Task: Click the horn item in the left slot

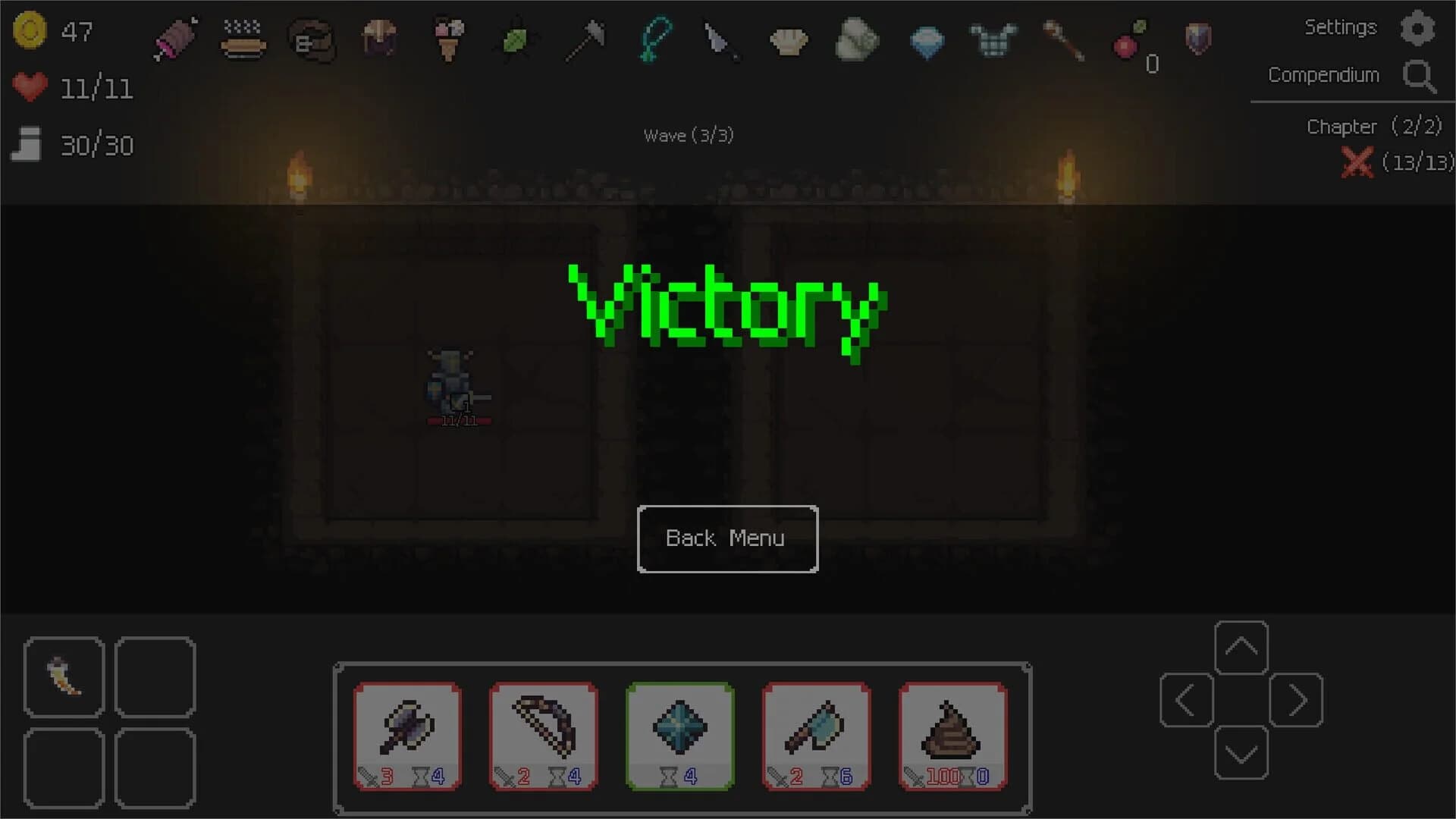Action: pos(64,676)
